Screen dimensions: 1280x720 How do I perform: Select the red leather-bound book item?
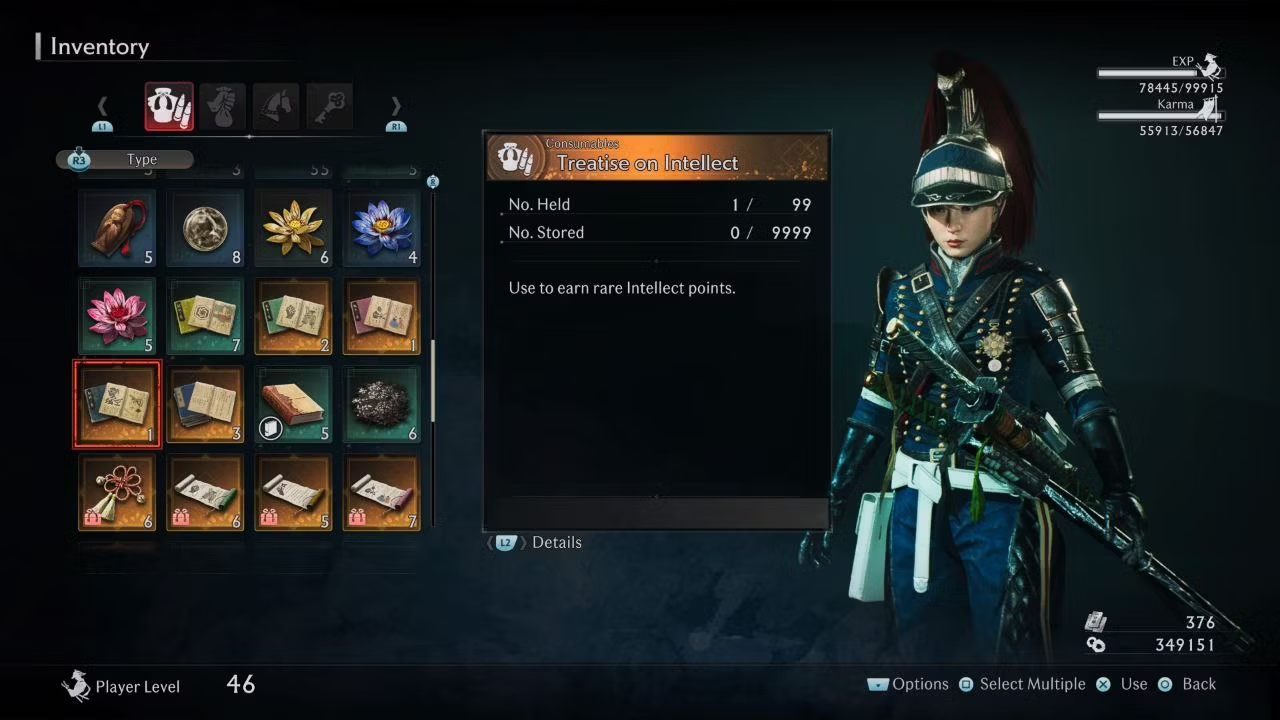[x=293, y=404]
